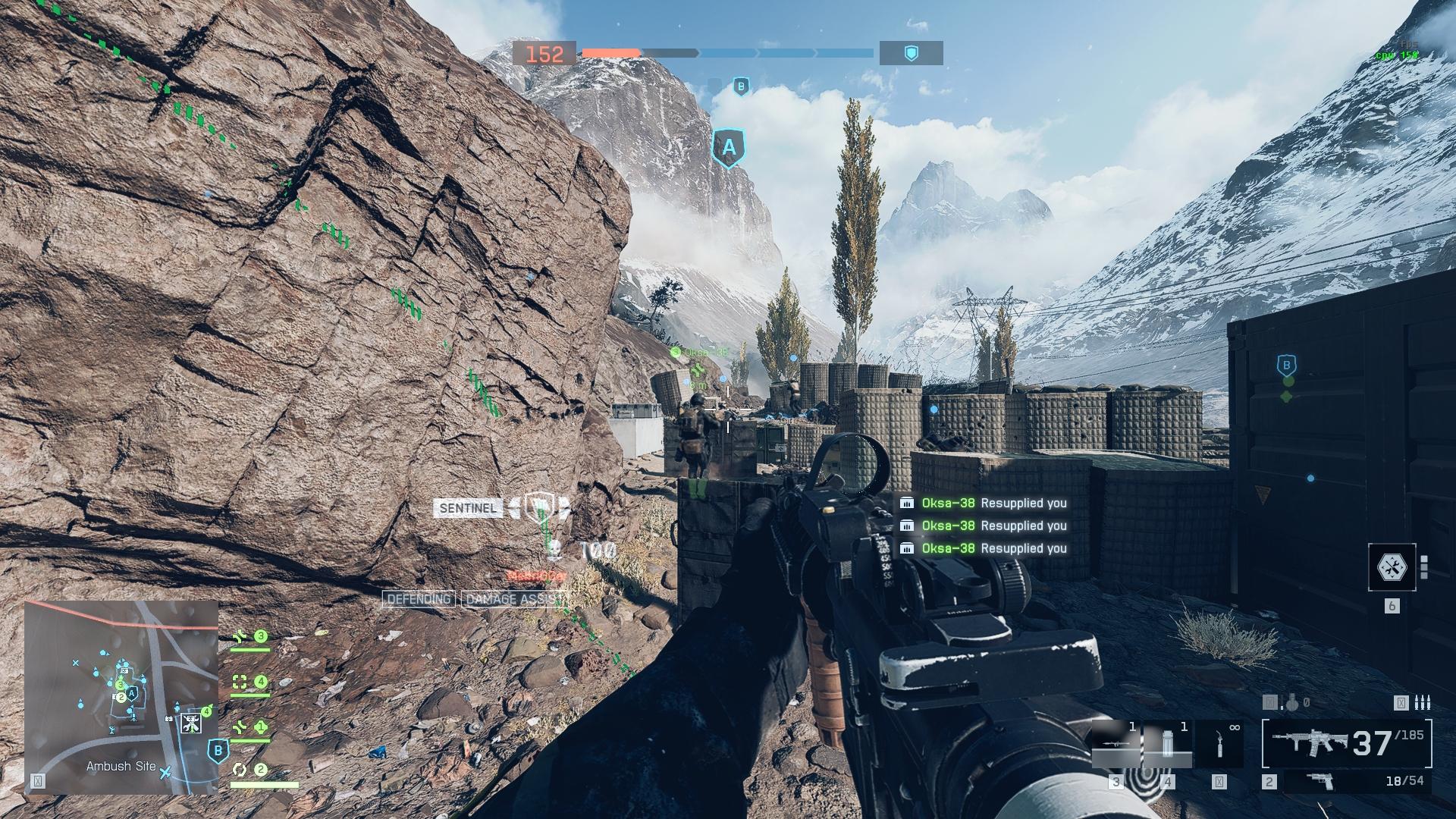Select squad member 3 in squad list
The width and height of the screenshot is (1456, 819).
[250, 637]
